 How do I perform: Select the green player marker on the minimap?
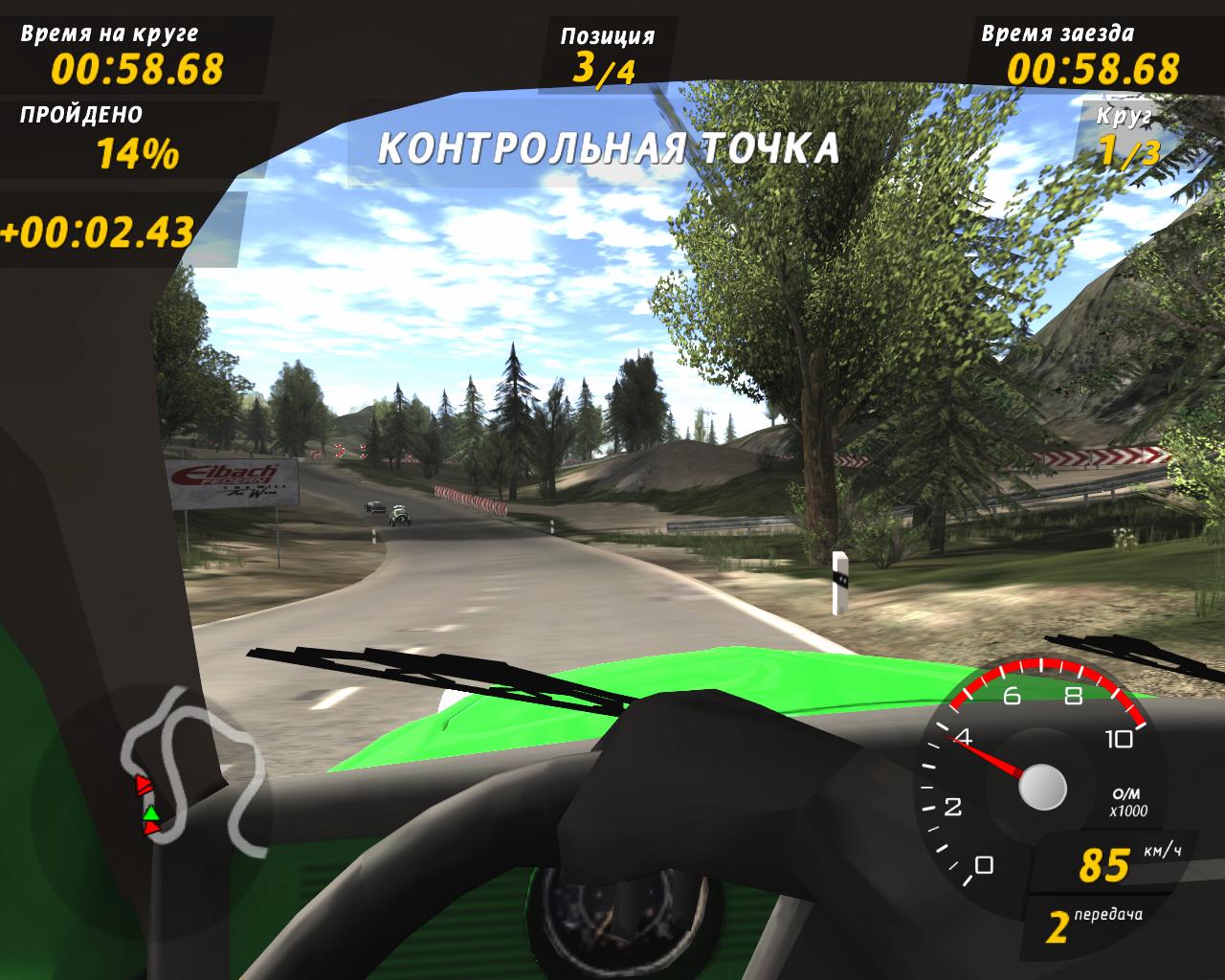pos(150,813)
